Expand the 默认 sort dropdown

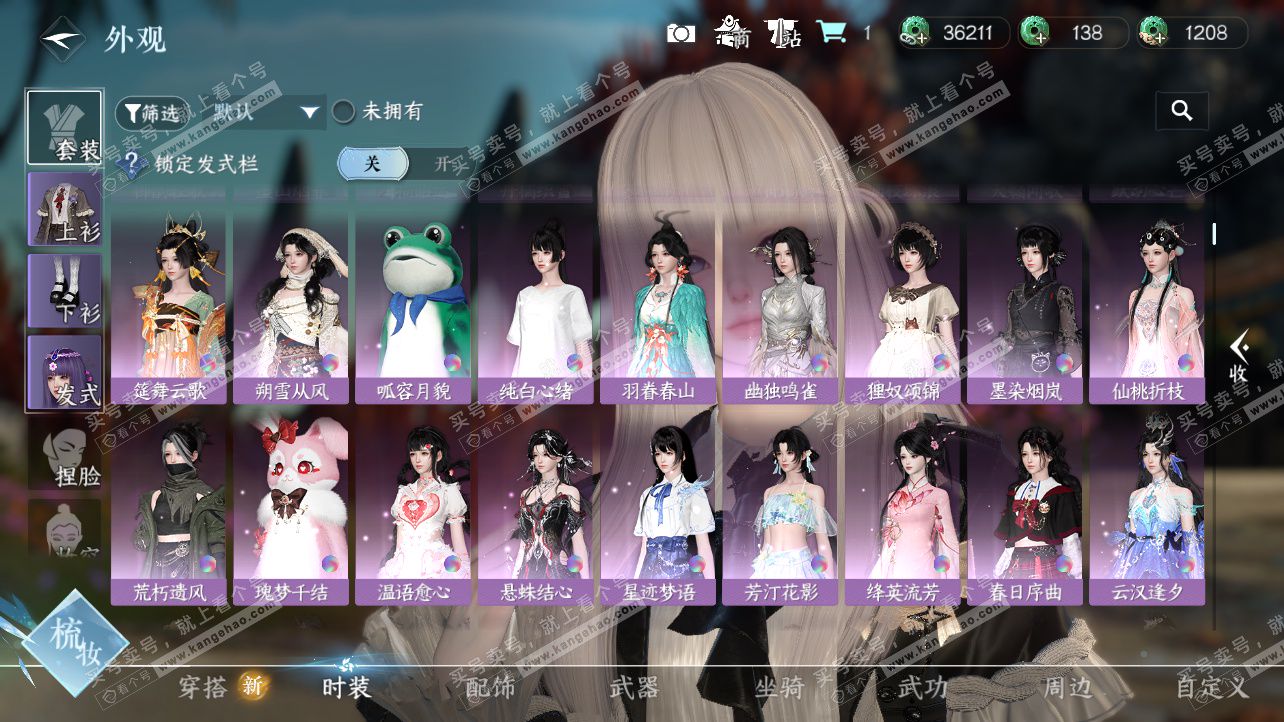pos(310,112)
